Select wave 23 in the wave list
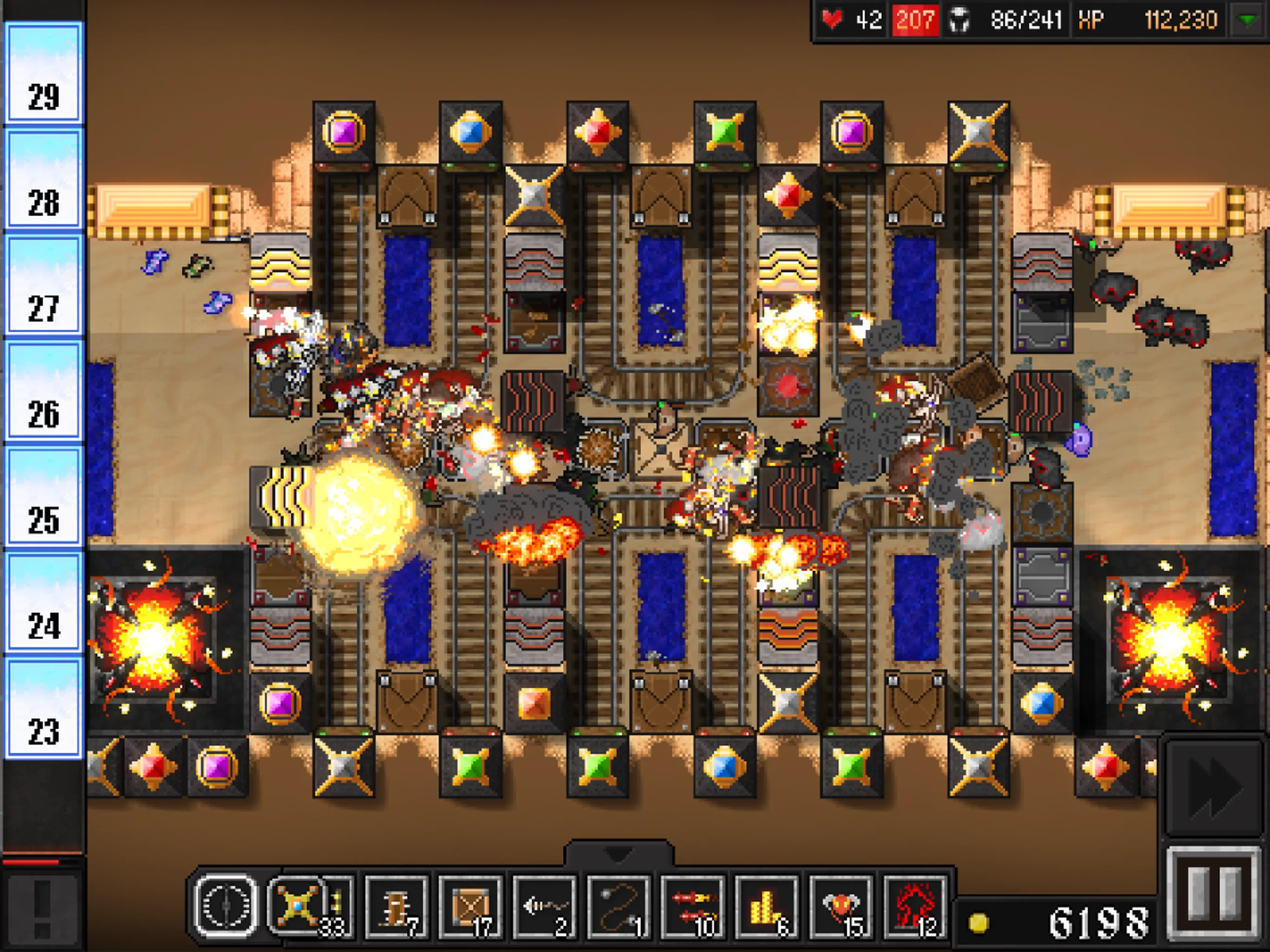This screenshot has width=1270, height=952. tap(44, 708)
